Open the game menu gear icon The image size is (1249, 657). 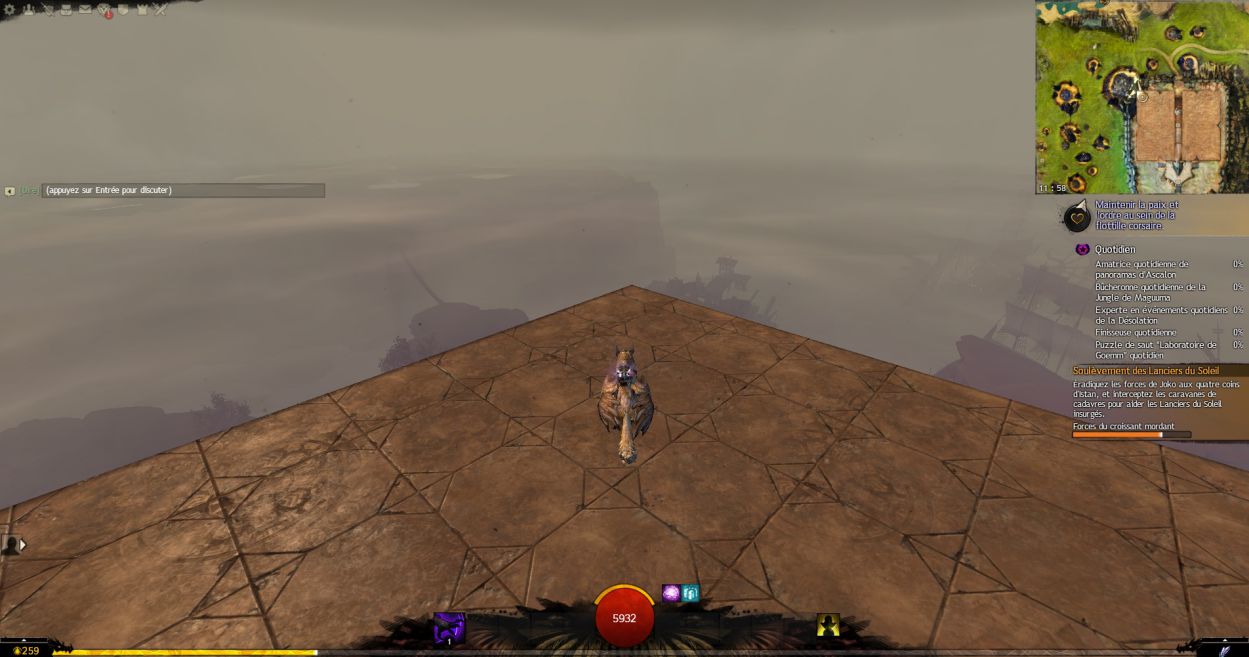tap(10, 10)
